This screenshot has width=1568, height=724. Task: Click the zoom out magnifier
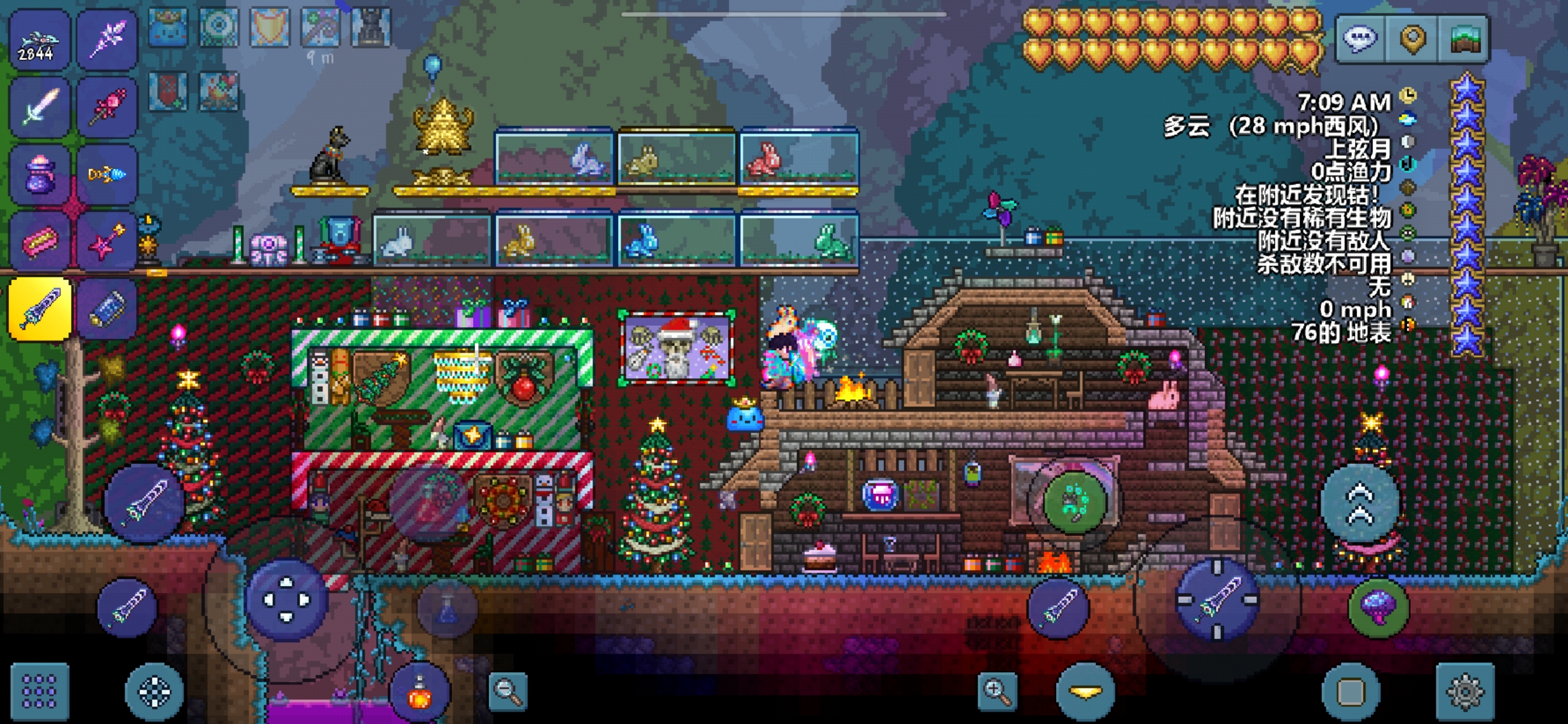click(x=508, y=691)
